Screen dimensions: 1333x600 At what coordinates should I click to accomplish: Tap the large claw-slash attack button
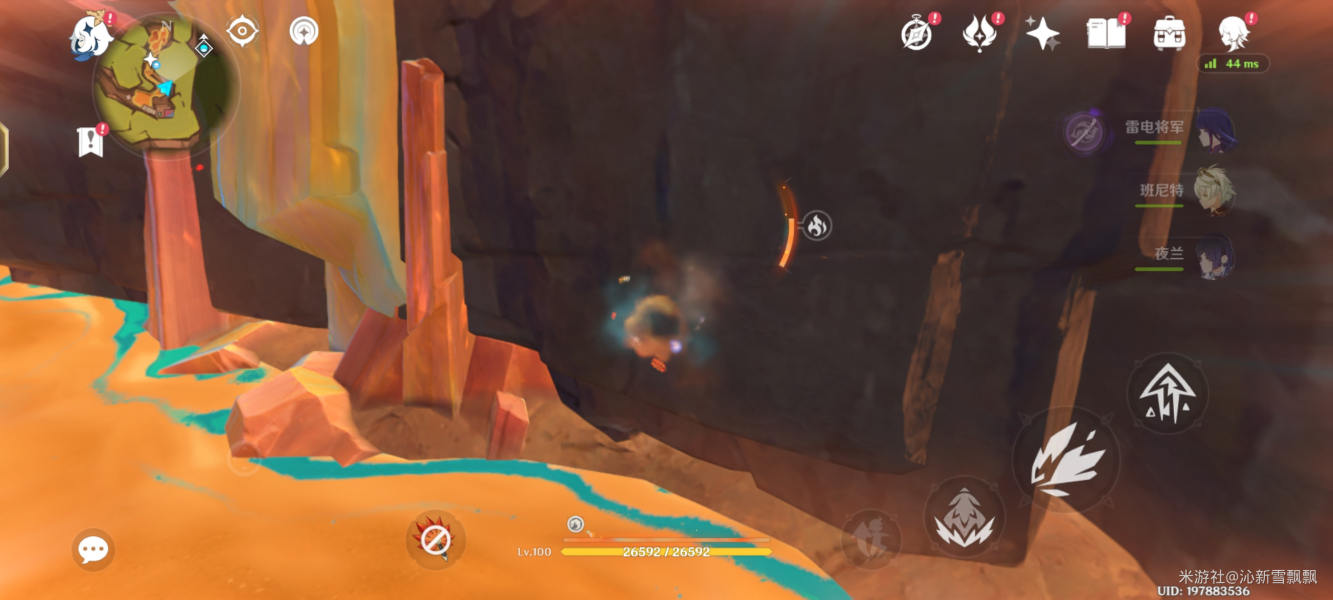point(1065,460)
